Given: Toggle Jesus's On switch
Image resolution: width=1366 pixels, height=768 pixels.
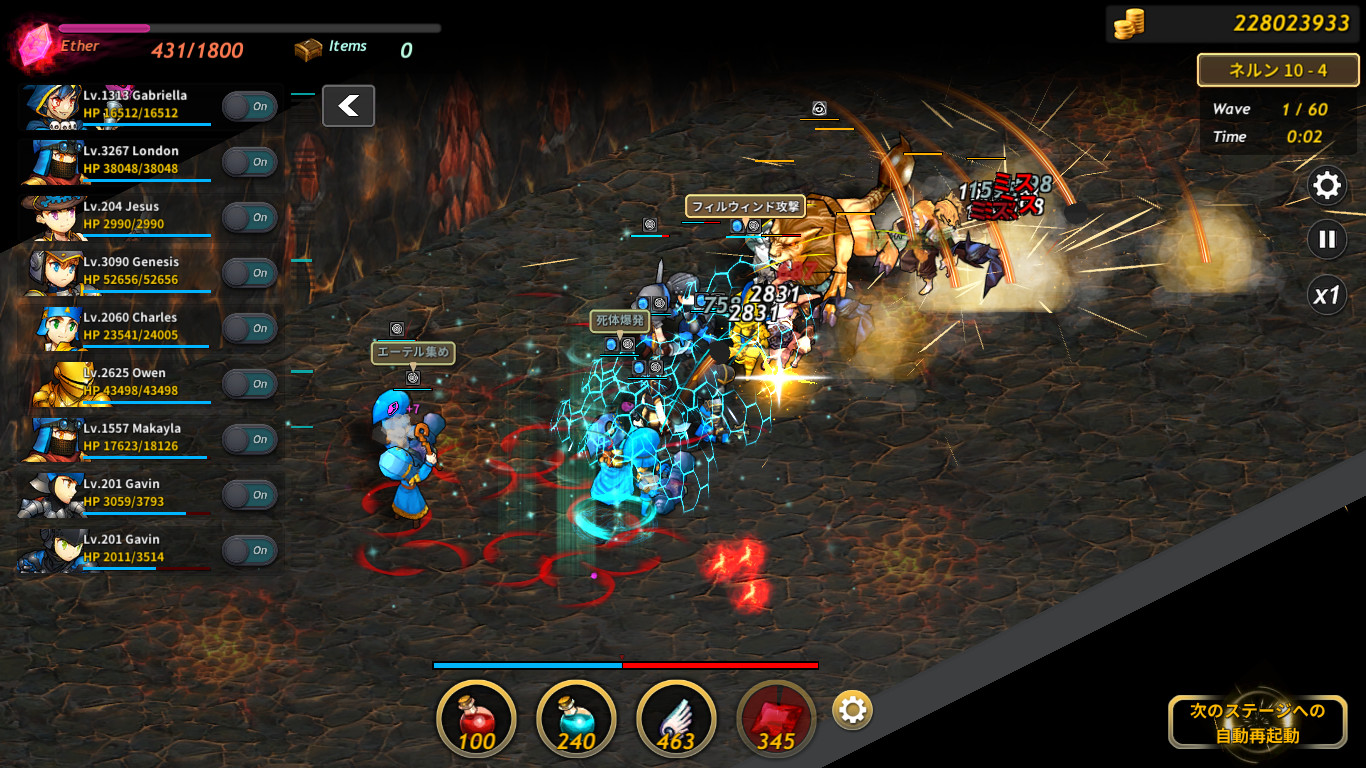Looking at the screenshot, I should coord(249,217).
